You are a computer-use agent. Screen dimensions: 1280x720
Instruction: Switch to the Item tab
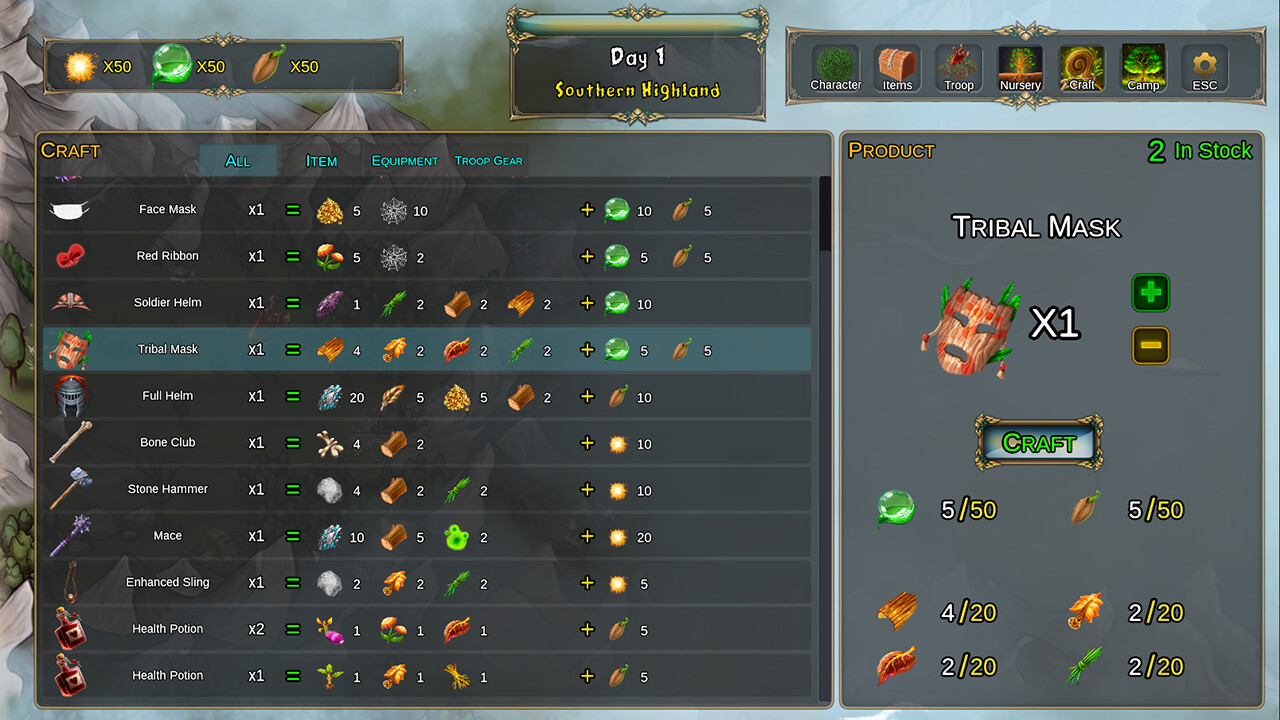[x=320, y=160]
